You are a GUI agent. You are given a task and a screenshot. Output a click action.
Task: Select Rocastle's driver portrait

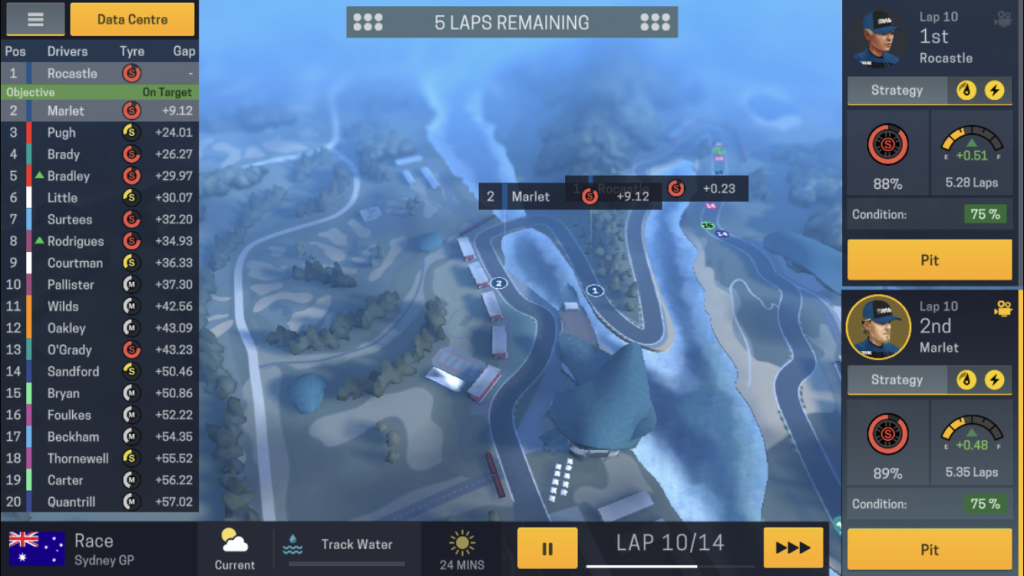(x=879, y=40)
